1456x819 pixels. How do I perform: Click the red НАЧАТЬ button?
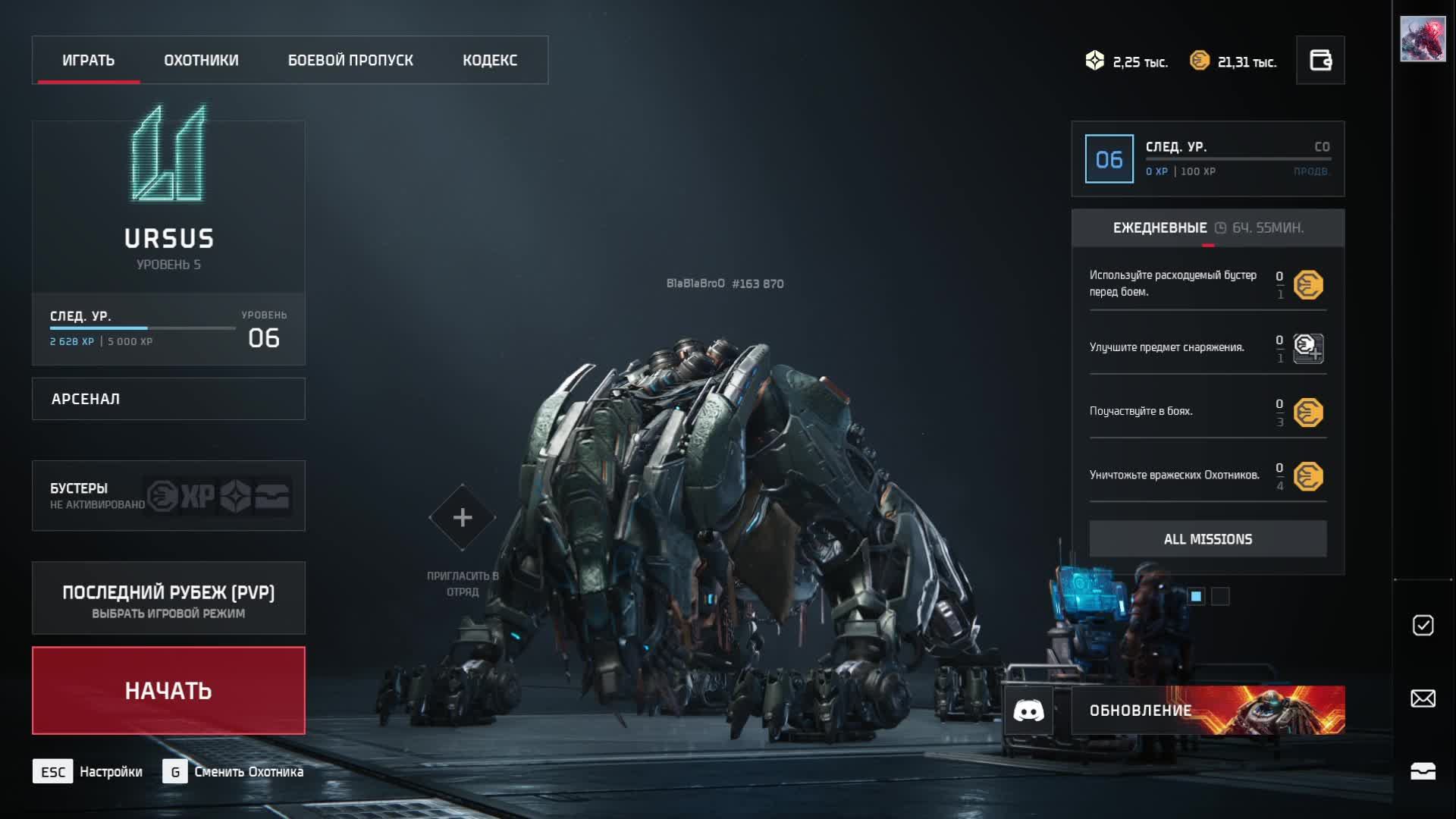click(168, 691)
